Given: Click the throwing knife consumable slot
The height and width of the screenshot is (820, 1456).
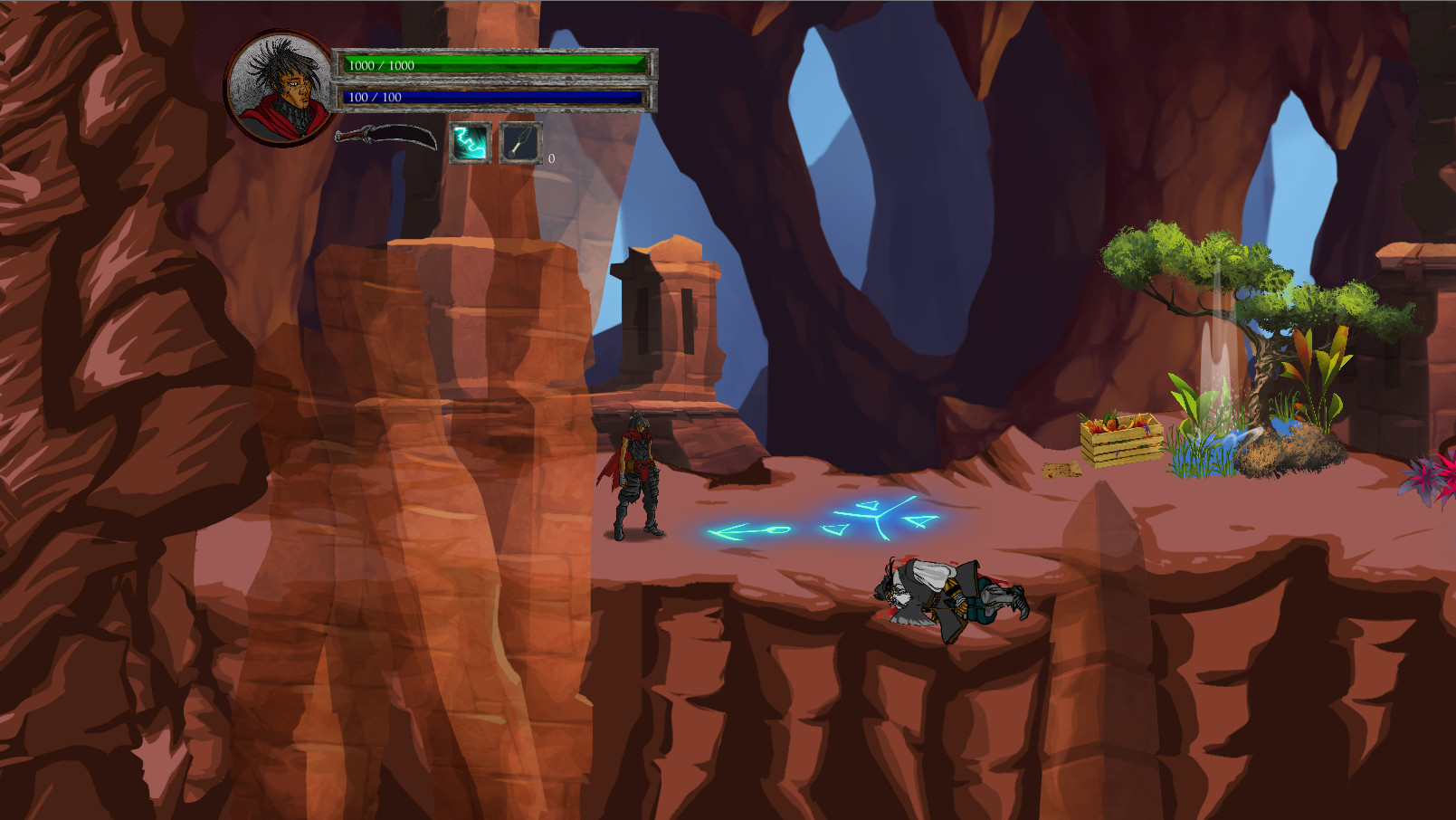Looking at the screenshot, I should (519, 143).
